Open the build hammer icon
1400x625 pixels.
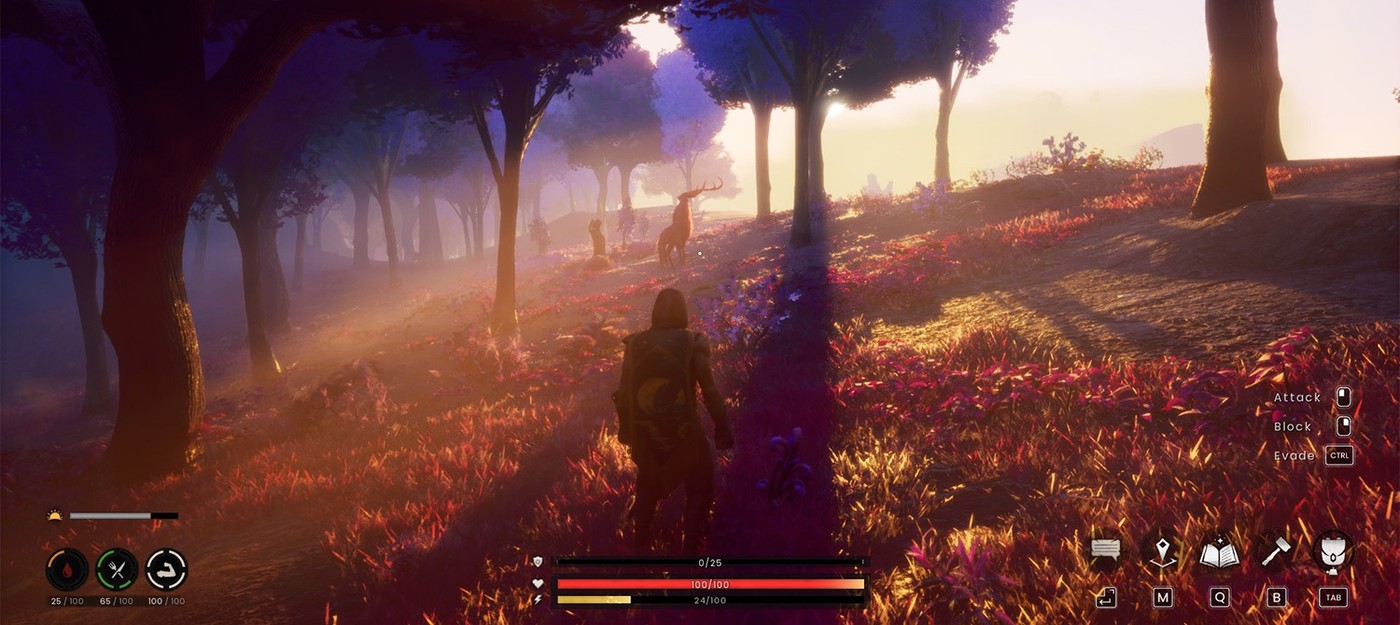tap(1275, 551)
